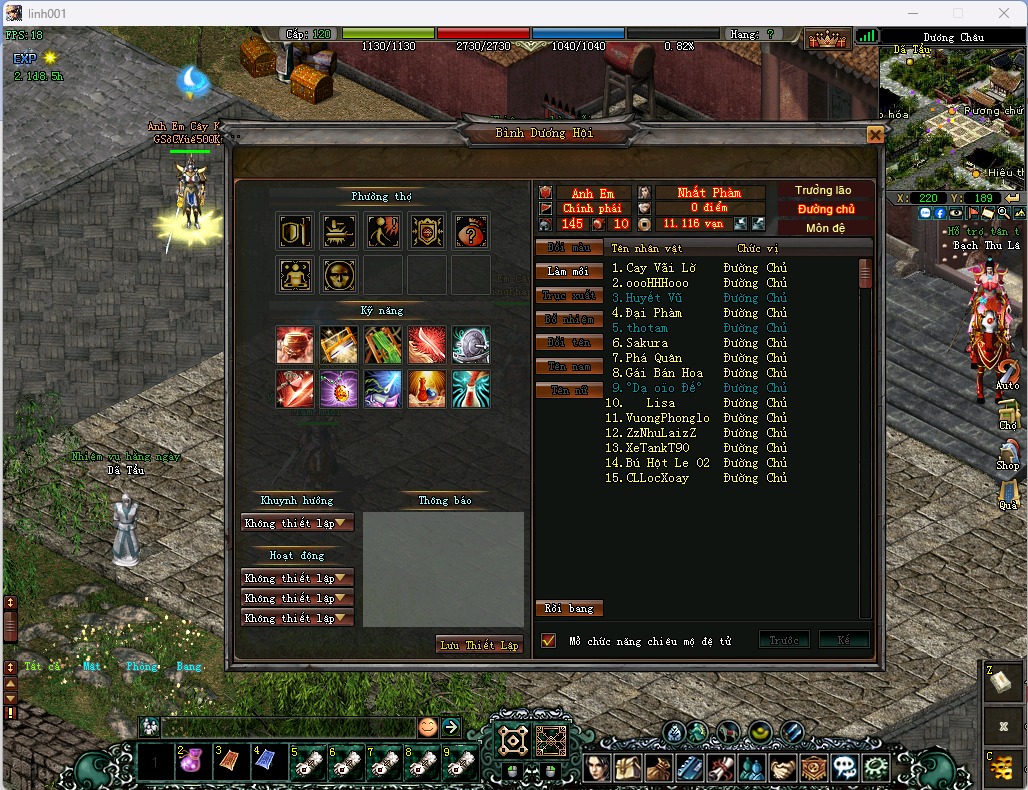Toggle the disciple recruitment checkbox

tap(548, 640)
